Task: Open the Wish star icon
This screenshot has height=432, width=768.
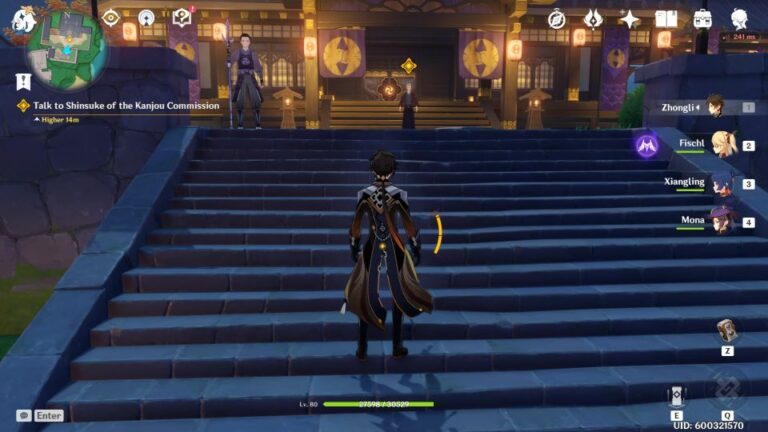Action: (x=630, y=19)
